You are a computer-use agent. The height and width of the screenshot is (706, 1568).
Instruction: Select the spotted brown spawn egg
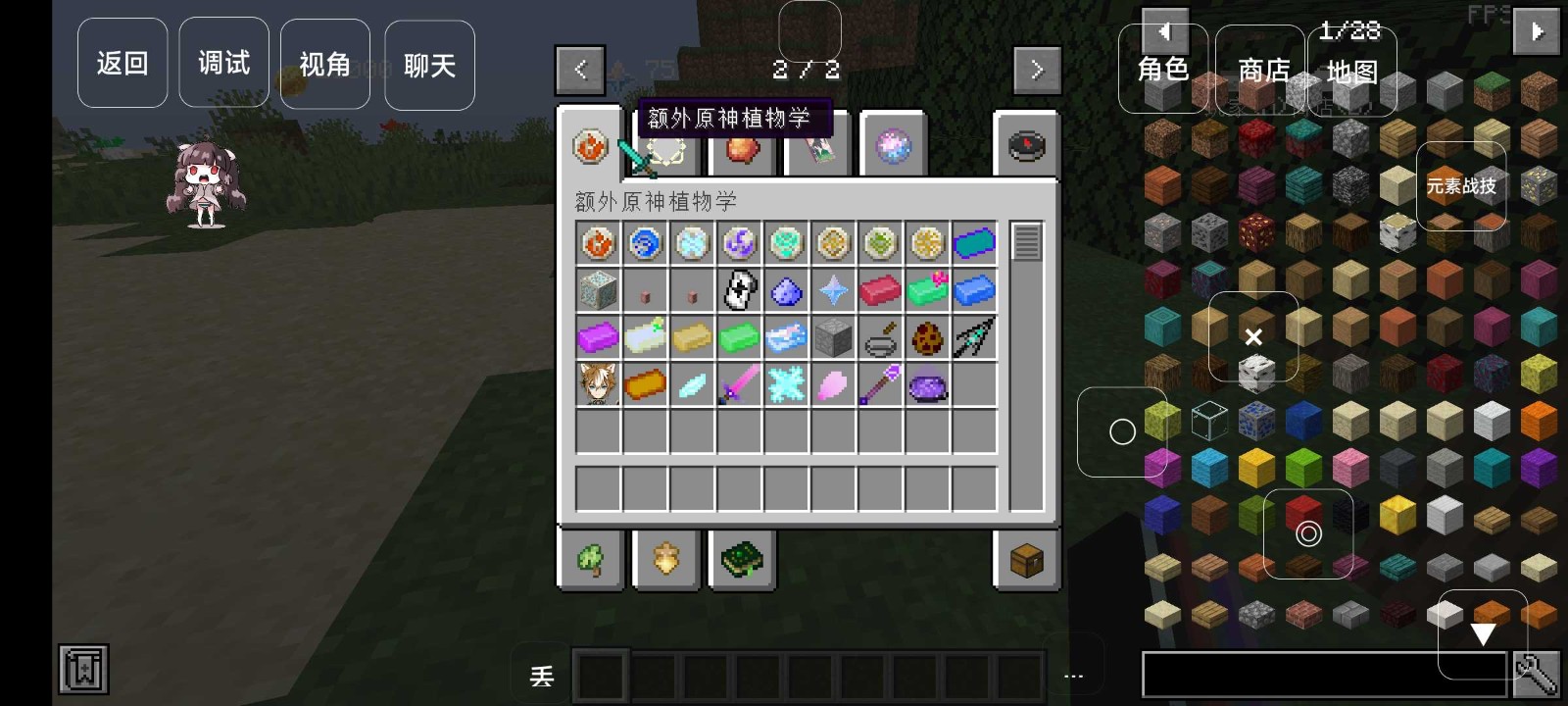927,338
